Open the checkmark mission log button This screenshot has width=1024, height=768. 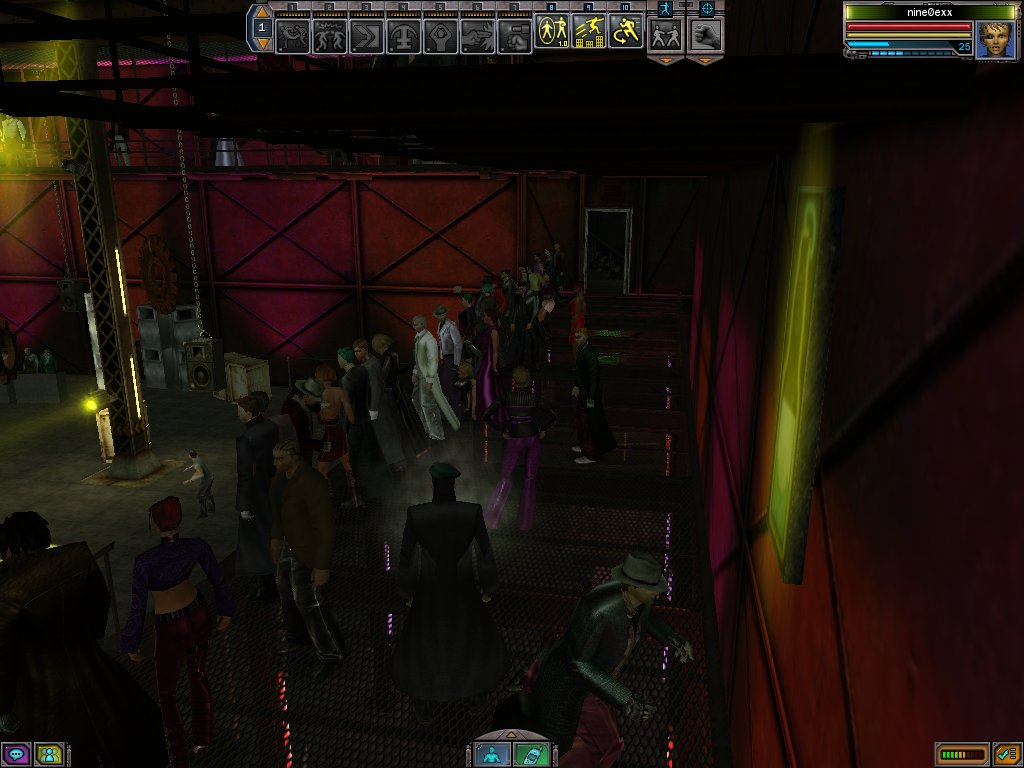pos(1006,754)
